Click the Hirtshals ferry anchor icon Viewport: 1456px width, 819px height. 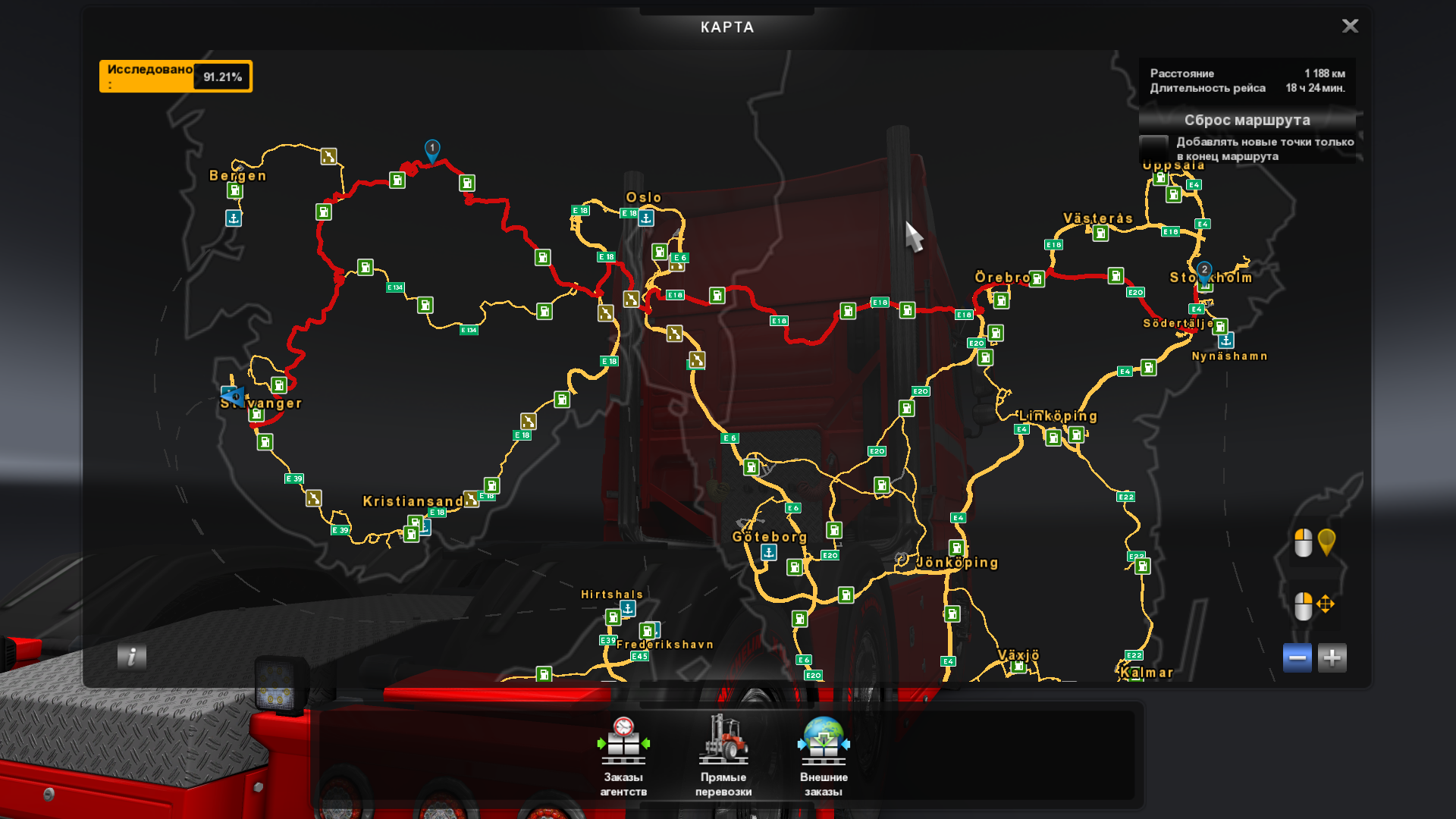[x=628, y=608]
